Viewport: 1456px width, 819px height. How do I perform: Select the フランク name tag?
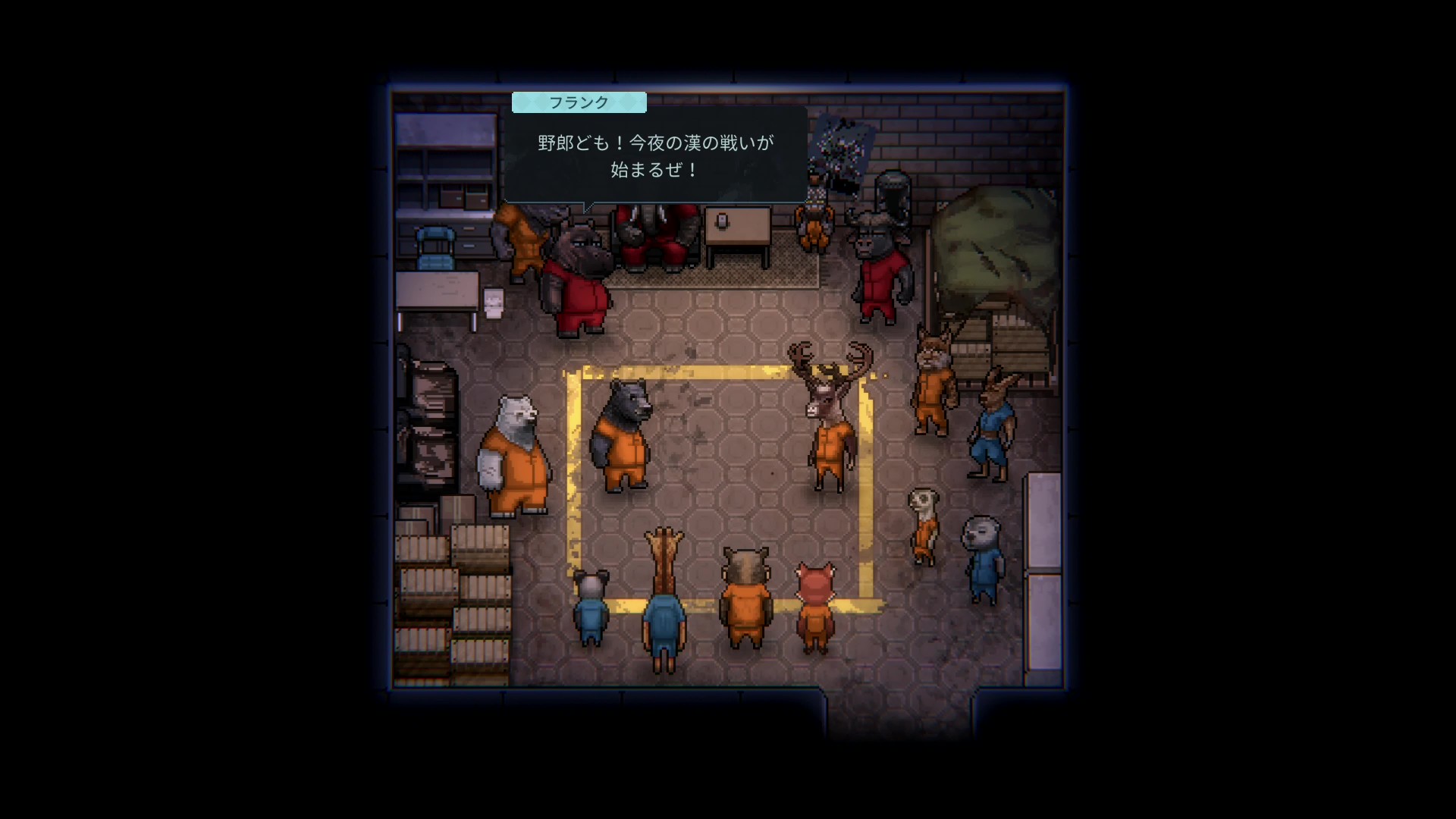coord(579,102)
